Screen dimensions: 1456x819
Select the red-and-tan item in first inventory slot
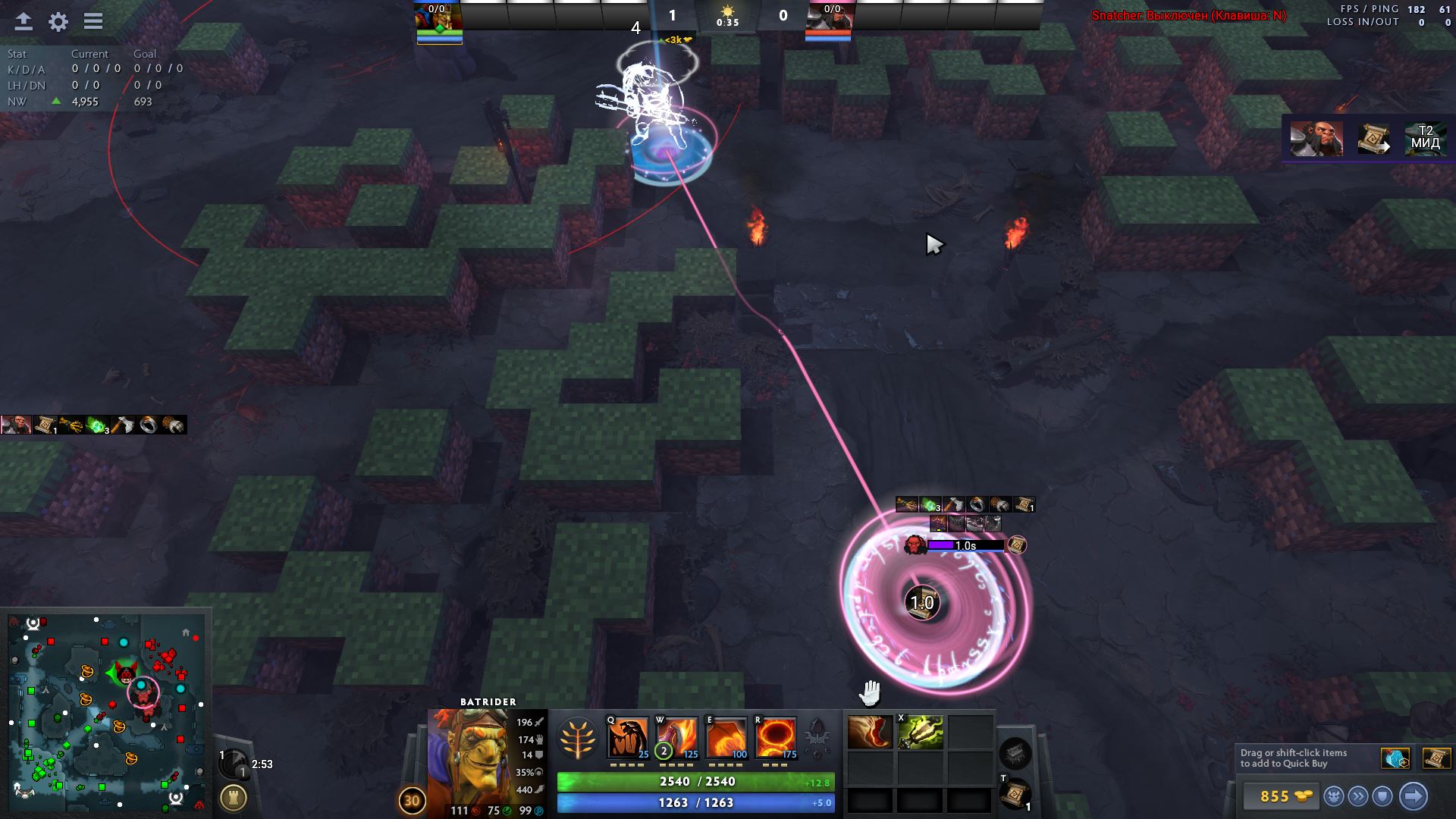click(870, 733)
